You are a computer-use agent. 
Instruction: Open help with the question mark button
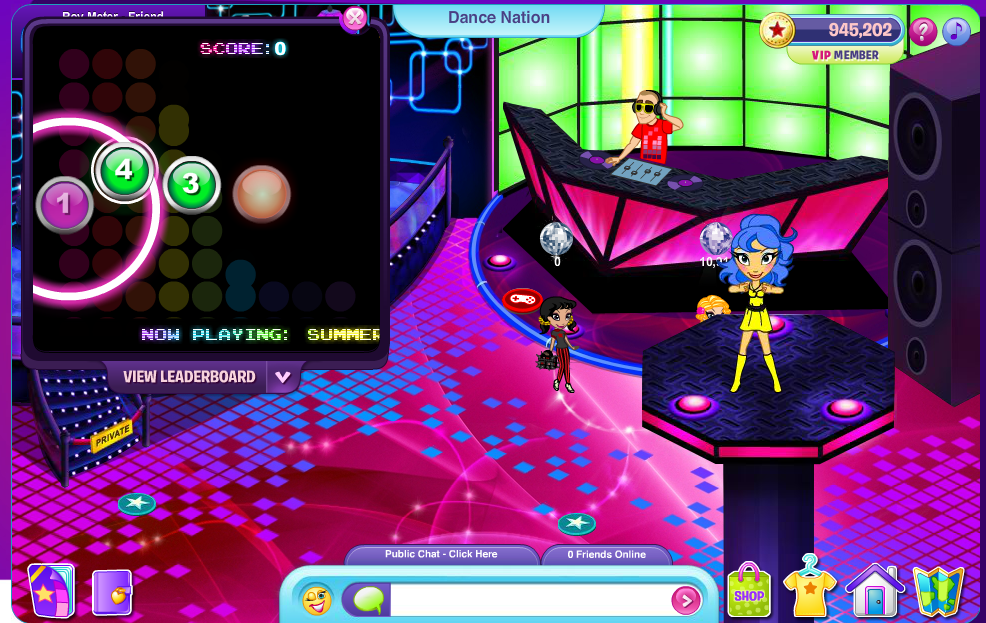[923, 32]
